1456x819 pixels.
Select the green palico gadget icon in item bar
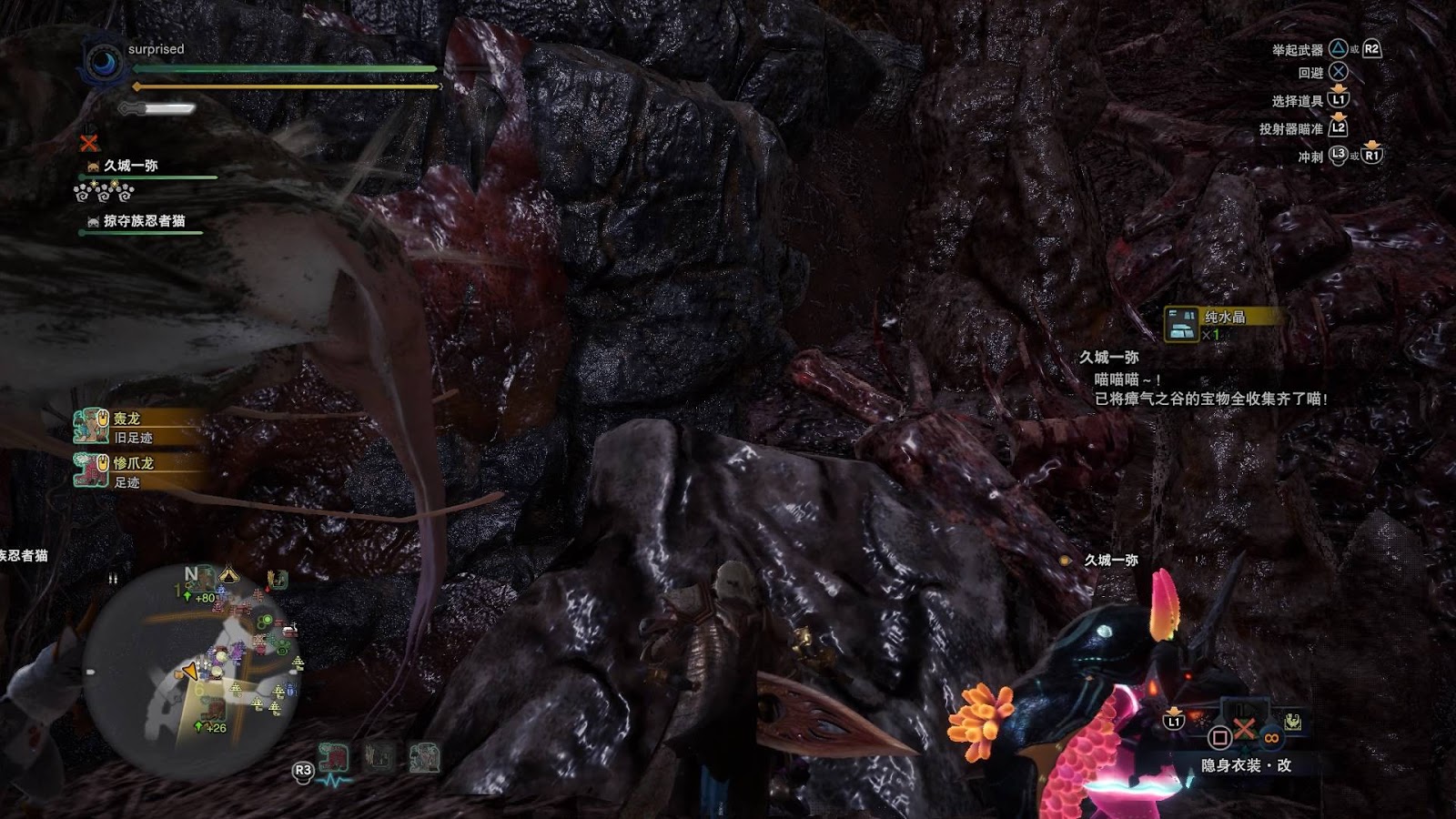pyautogui.click(x=1292, y=722)
